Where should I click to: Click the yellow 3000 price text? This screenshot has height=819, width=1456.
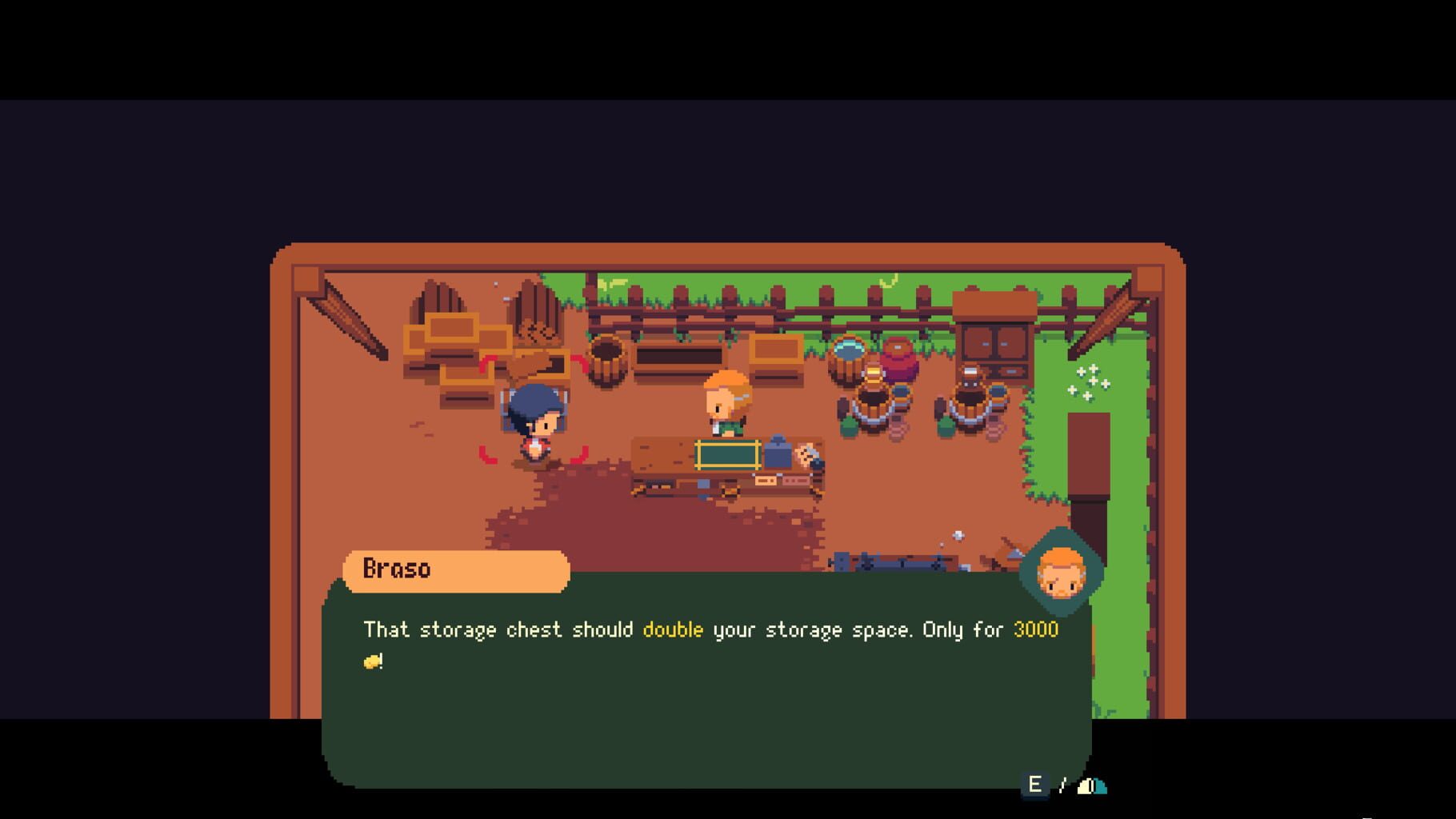[1034, 629]
